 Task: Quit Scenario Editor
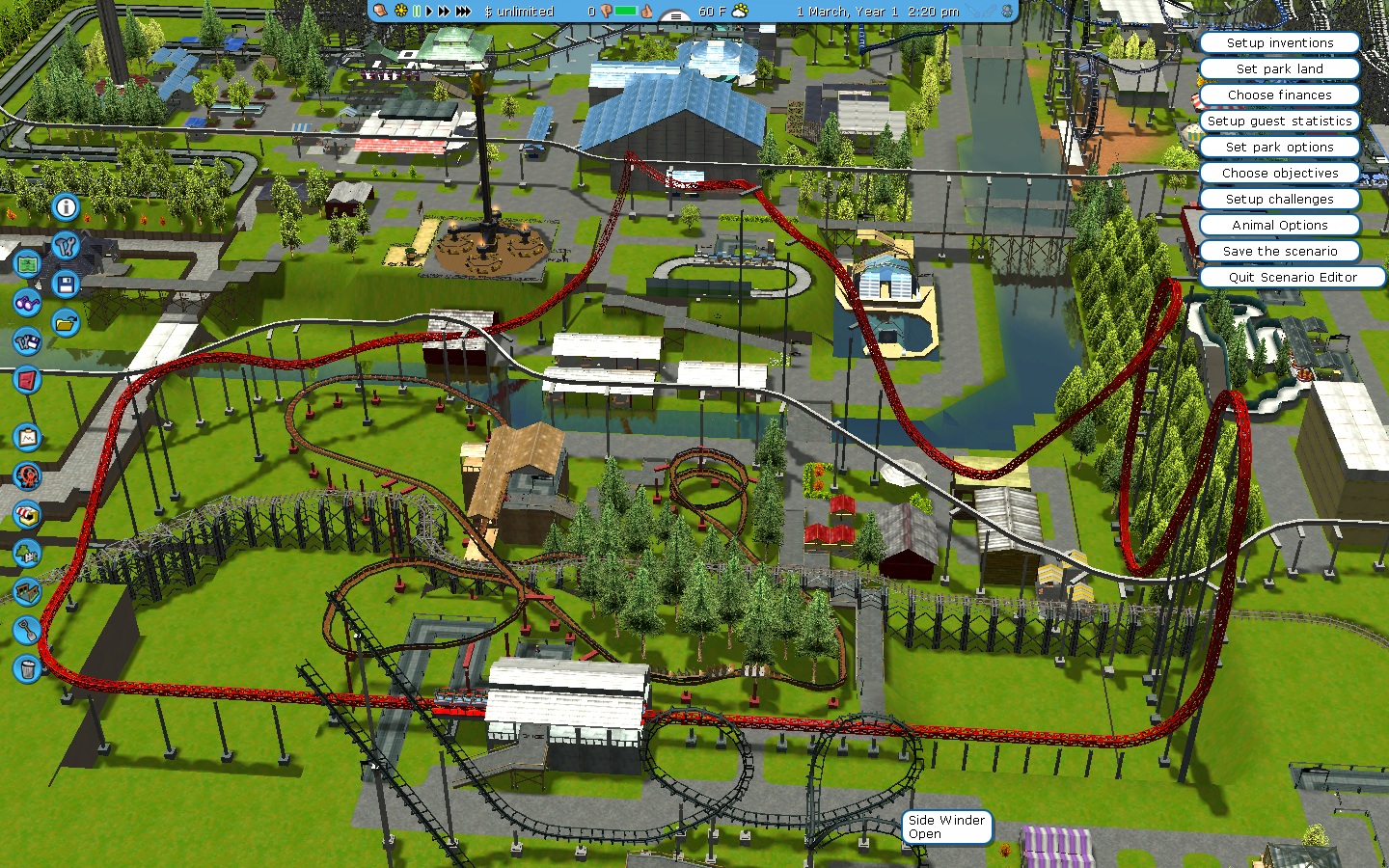[1292, 278]
